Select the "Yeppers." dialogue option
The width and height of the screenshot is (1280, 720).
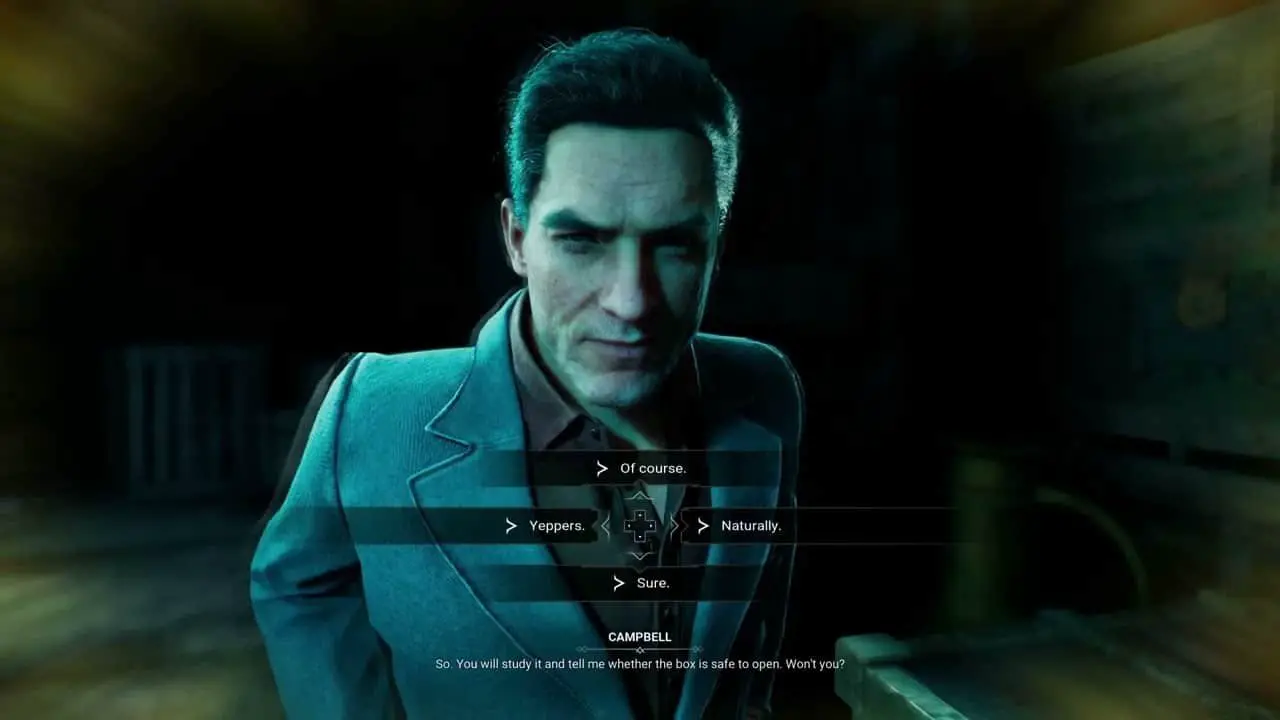[556, 526]
